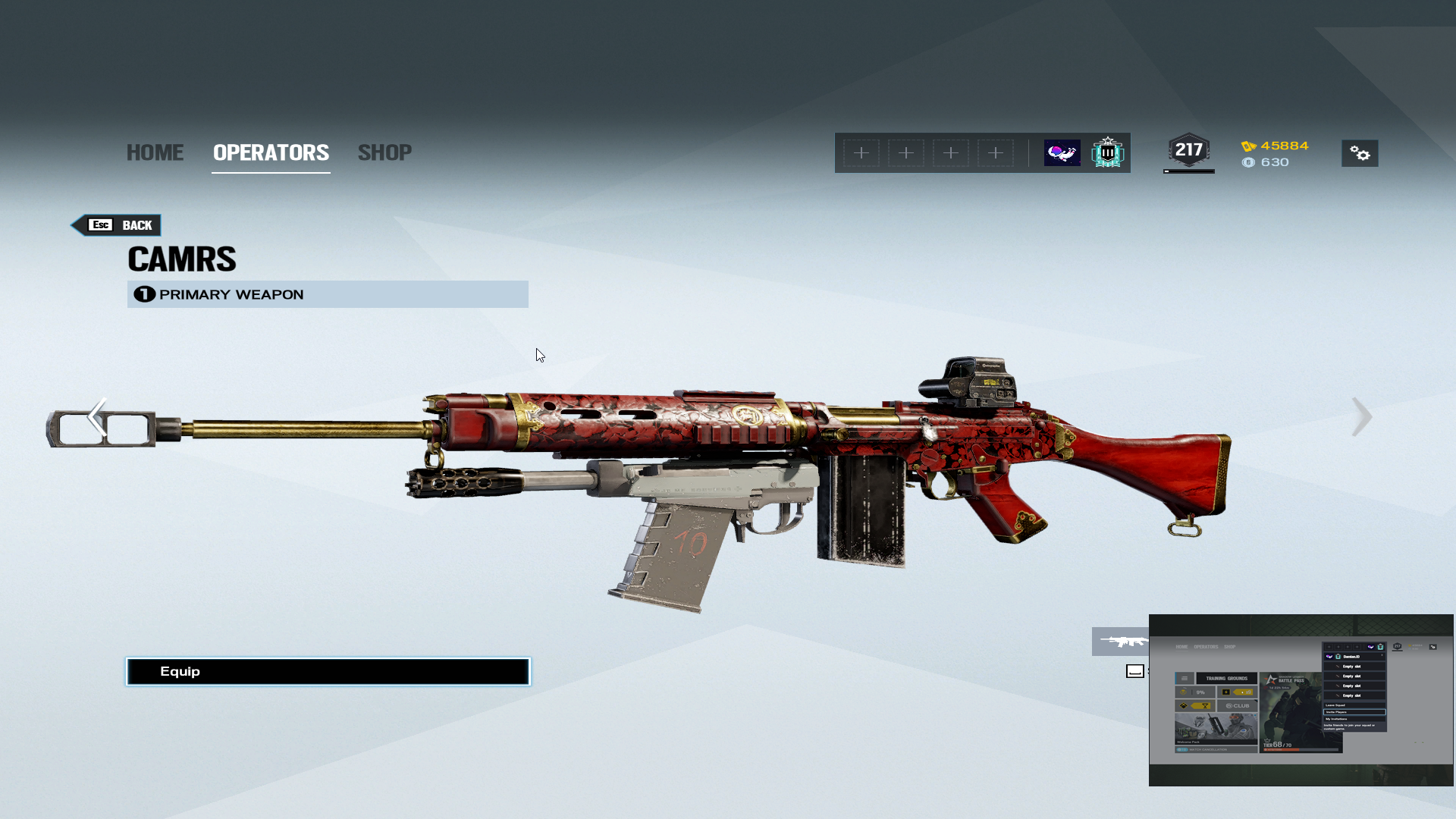The width and height of the screenshot is (1456, 819).
Task: Select the Primary Weapon row
Action: tap(328, 294)
